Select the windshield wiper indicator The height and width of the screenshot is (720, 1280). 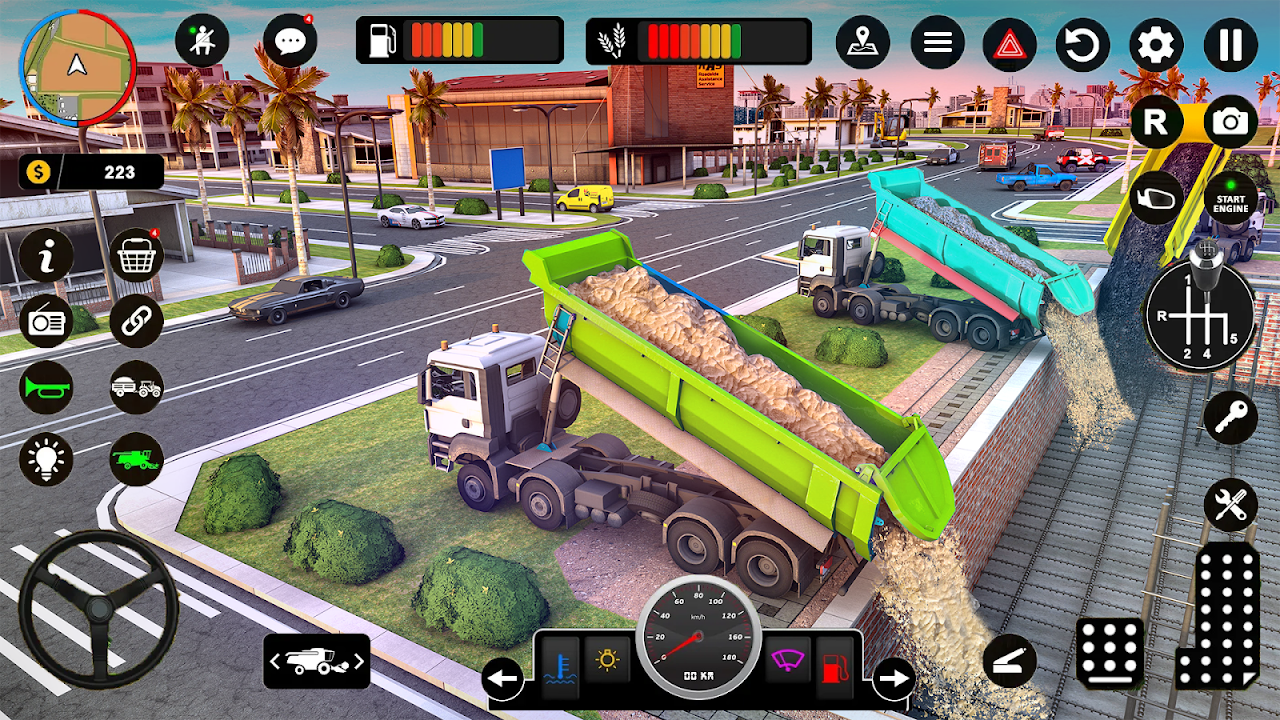coord(789,659)
